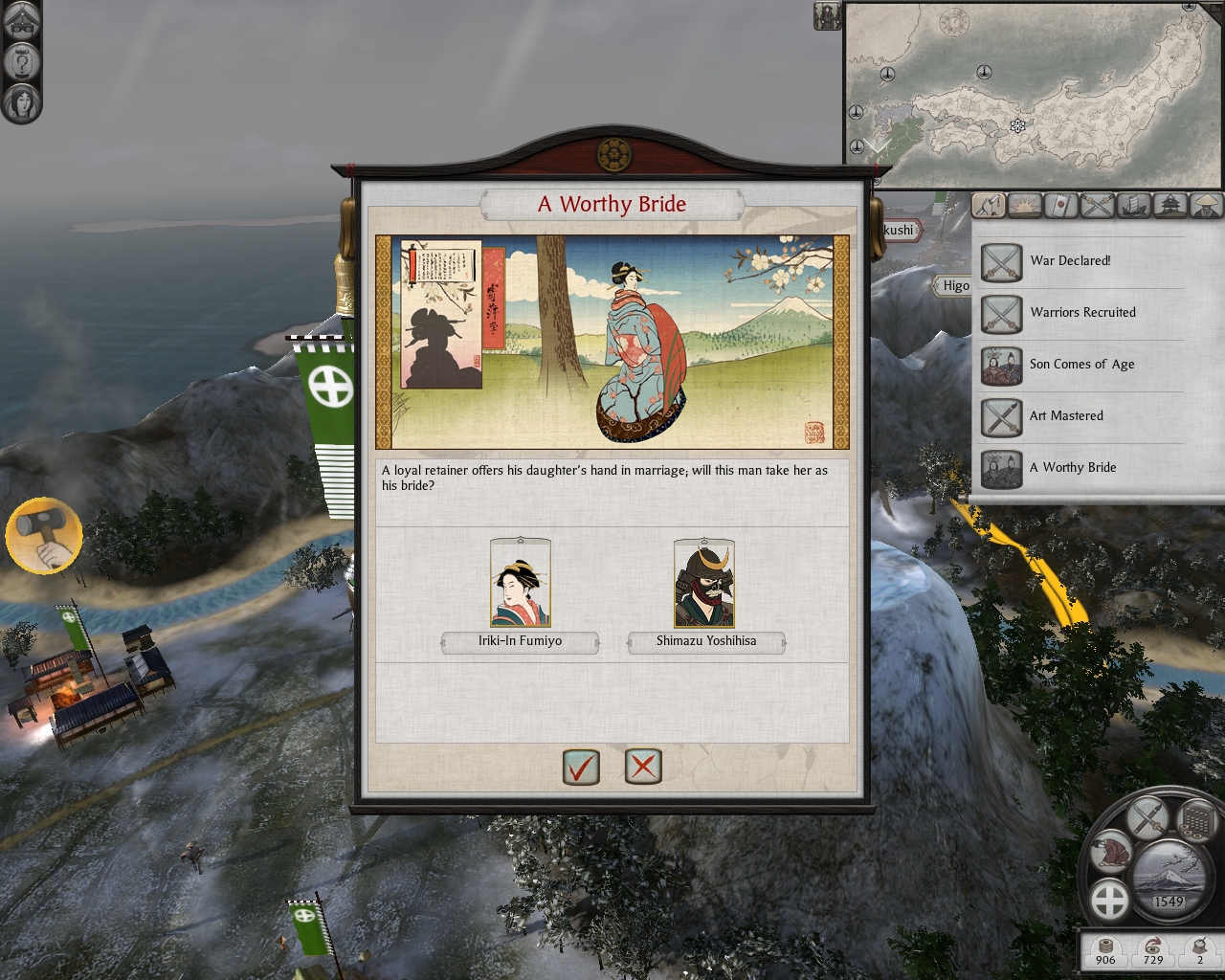Select Shimazu Yoshihisa's portrait
Image resolution: width=1225 pixels, height=980 pixels.
(704, 584)
